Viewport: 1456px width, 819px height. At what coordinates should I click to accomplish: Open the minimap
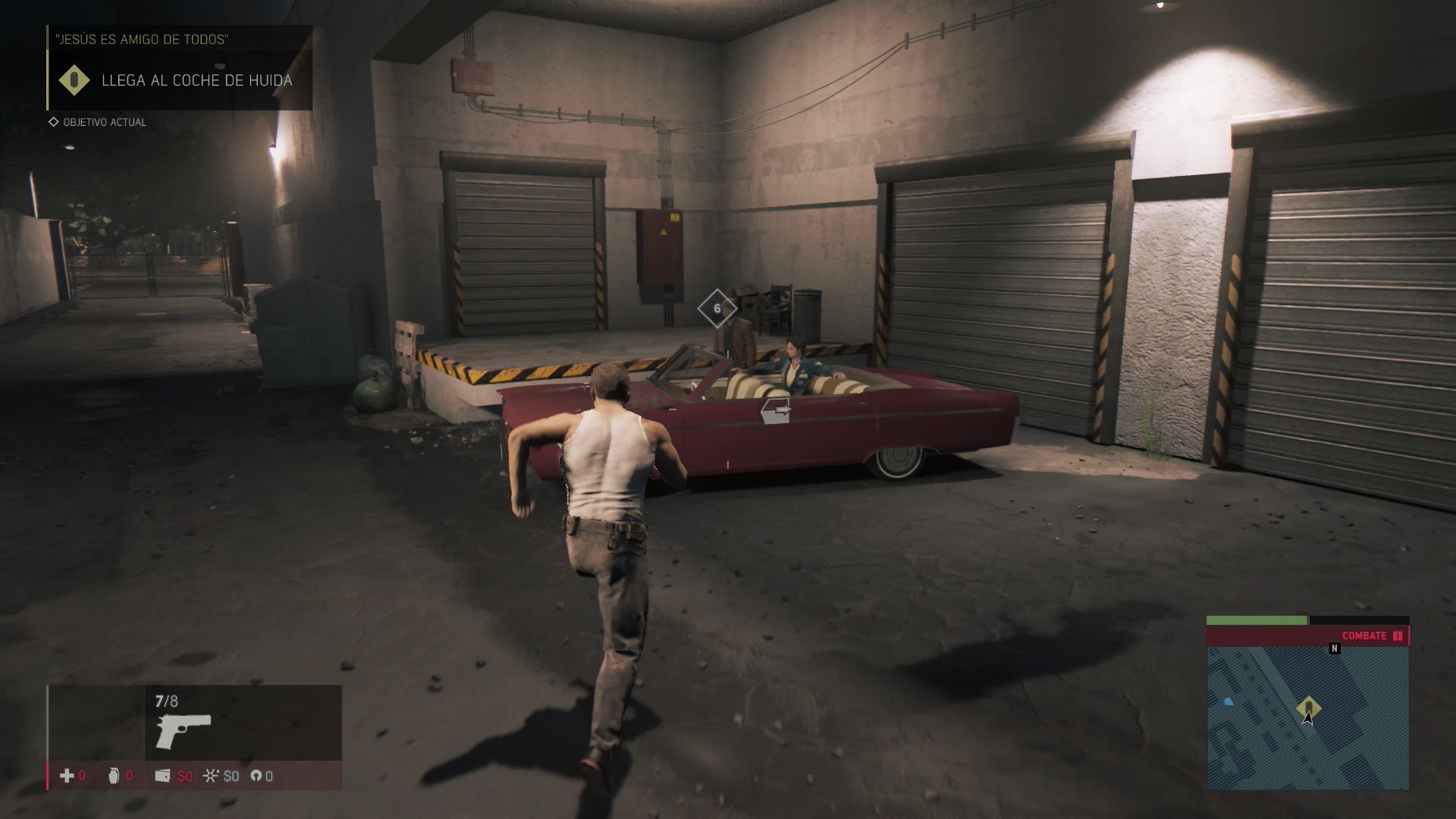tap(1307, 717)
